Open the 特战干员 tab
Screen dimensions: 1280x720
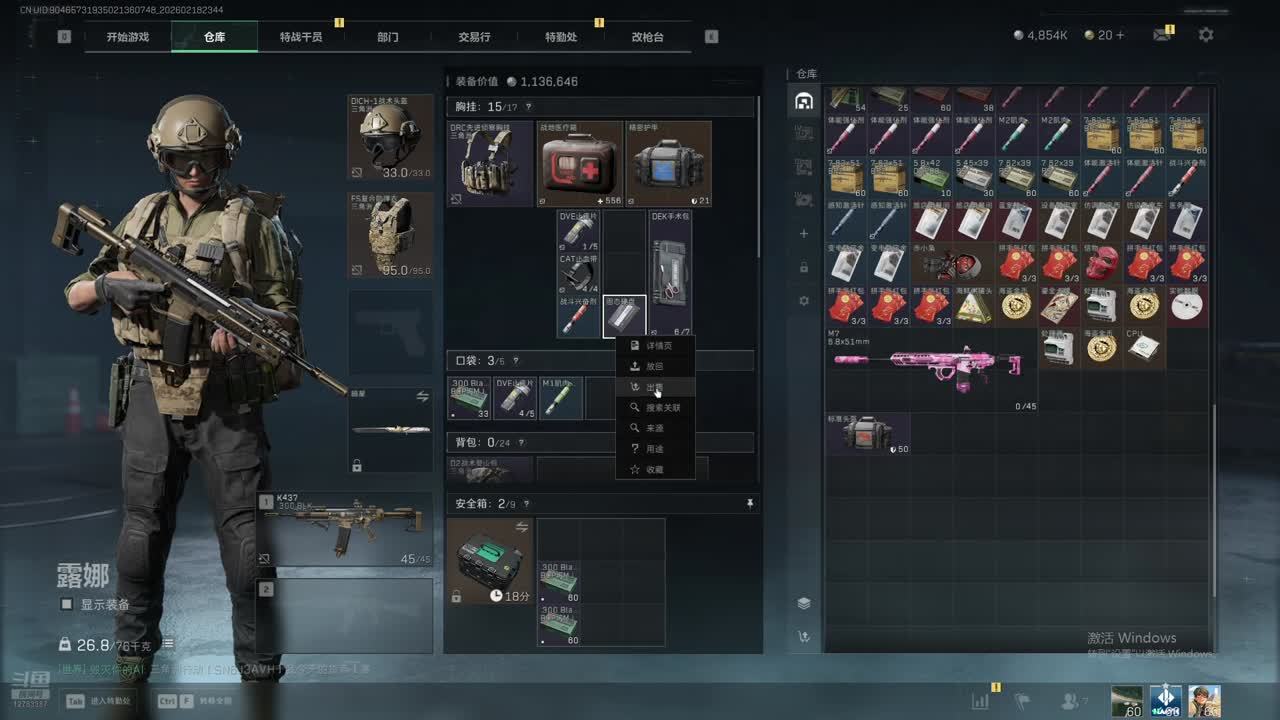pyautogui.click(x=301, y=37)
